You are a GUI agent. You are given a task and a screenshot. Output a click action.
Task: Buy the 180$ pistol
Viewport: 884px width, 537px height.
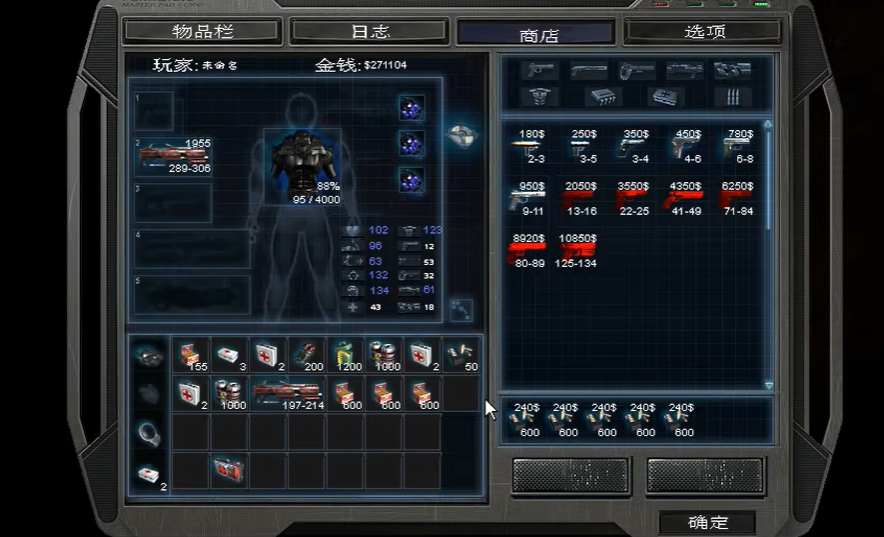[529, 146]
